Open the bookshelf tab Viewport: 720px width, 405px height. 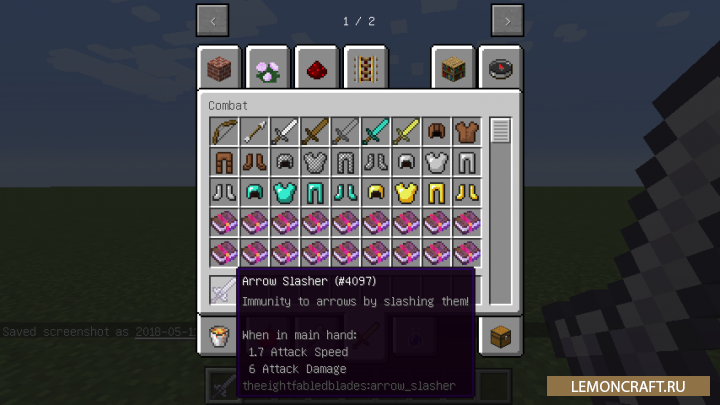452,67
